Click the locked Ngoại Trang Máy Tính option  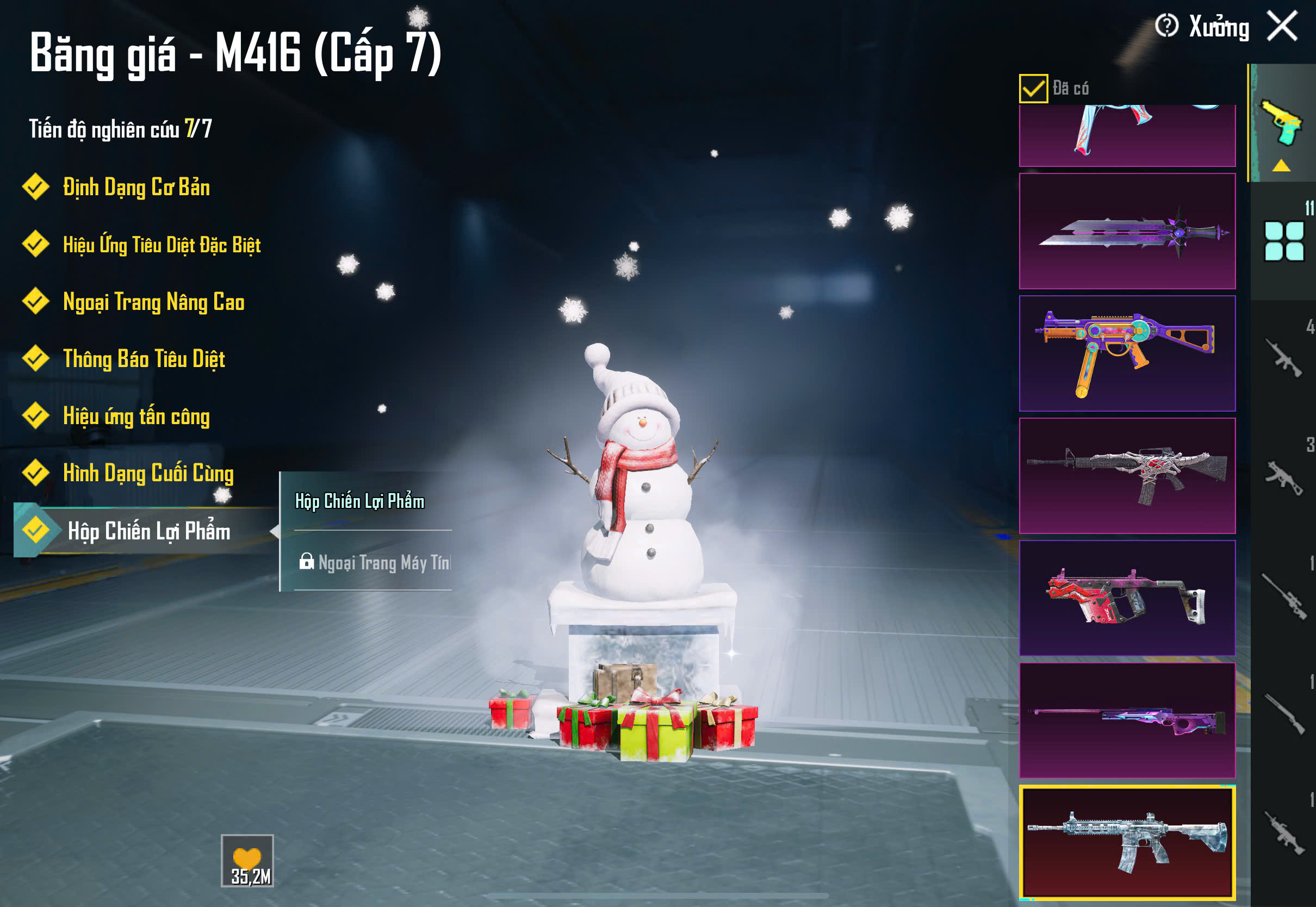tap(375, 563)
